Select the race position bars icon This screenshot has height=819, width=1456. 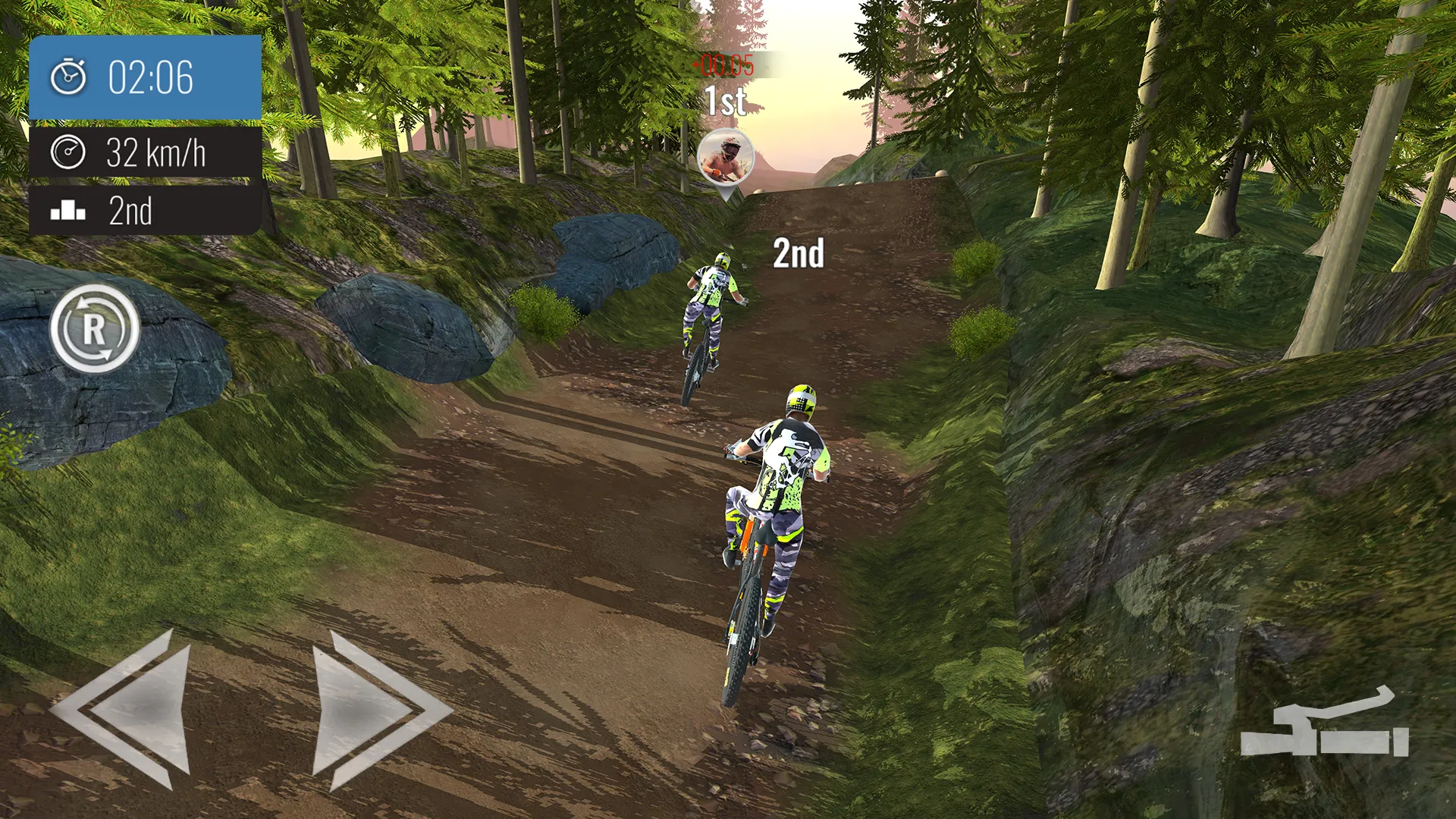pyautogui.click(x=69, y=212)
